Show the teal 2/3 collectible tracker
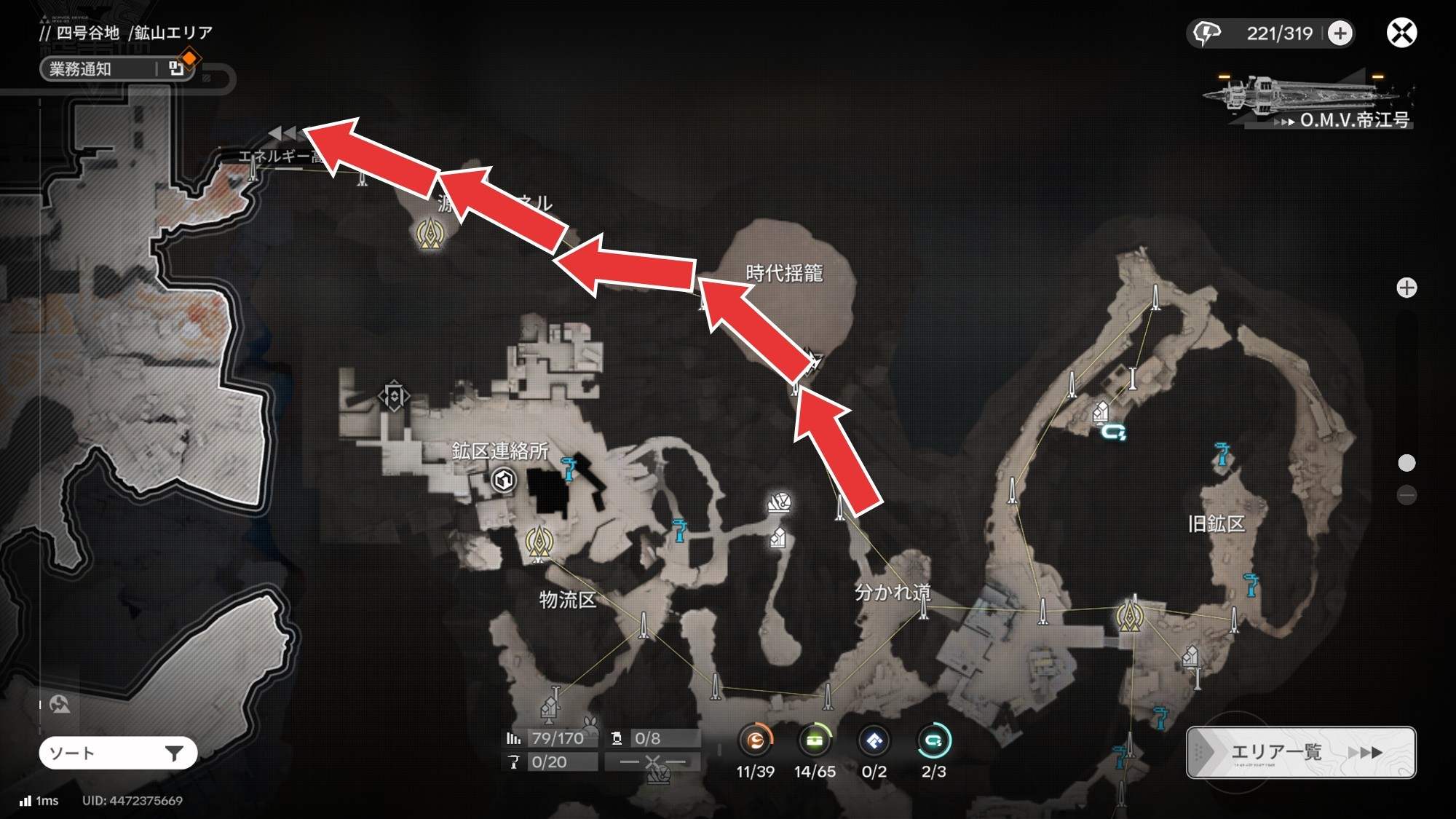Image resolution: width=1456 pixels, height=819 pixels. pyautogui.click(x=933, y=742)
